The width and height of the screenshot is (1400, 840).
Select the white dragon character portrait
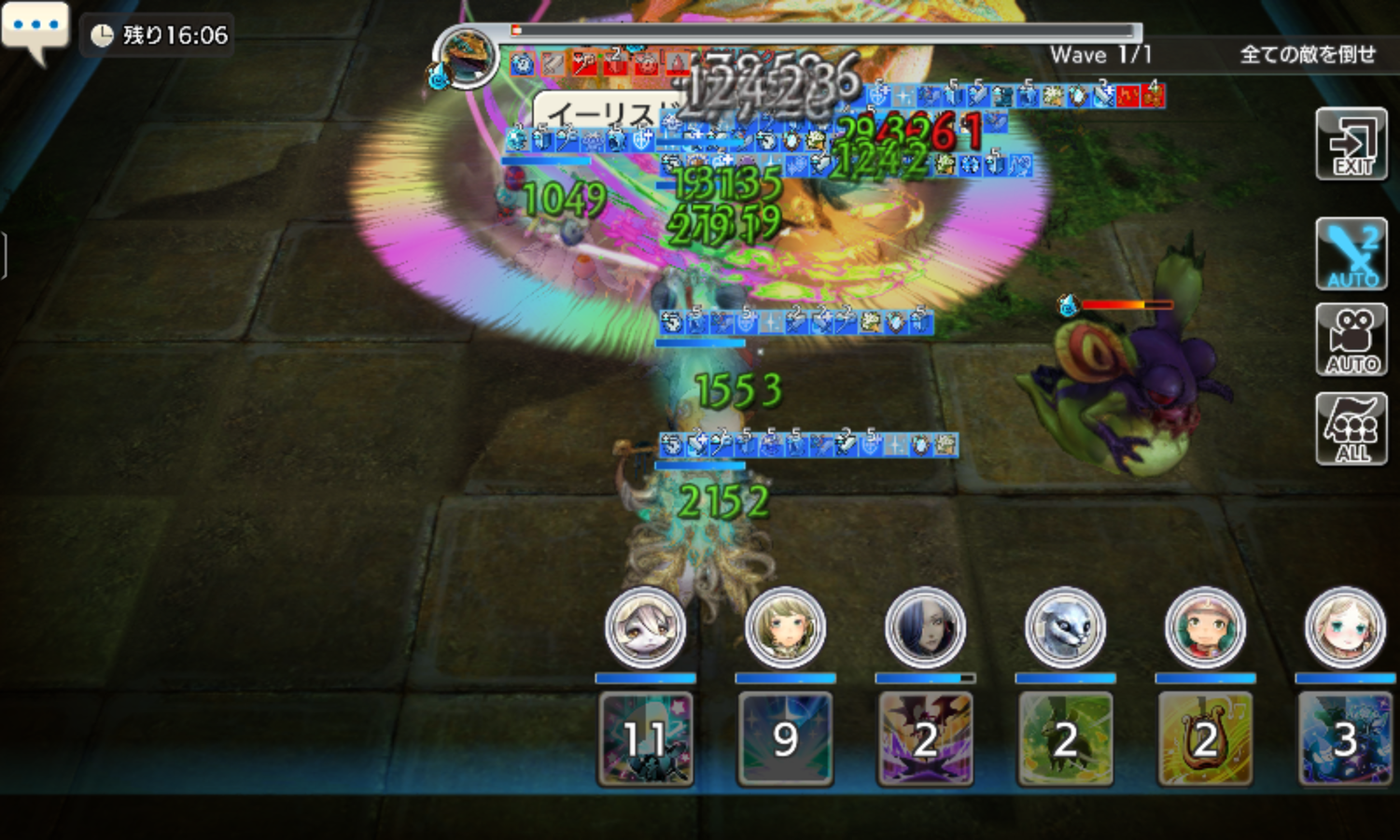pos(1066,628)
